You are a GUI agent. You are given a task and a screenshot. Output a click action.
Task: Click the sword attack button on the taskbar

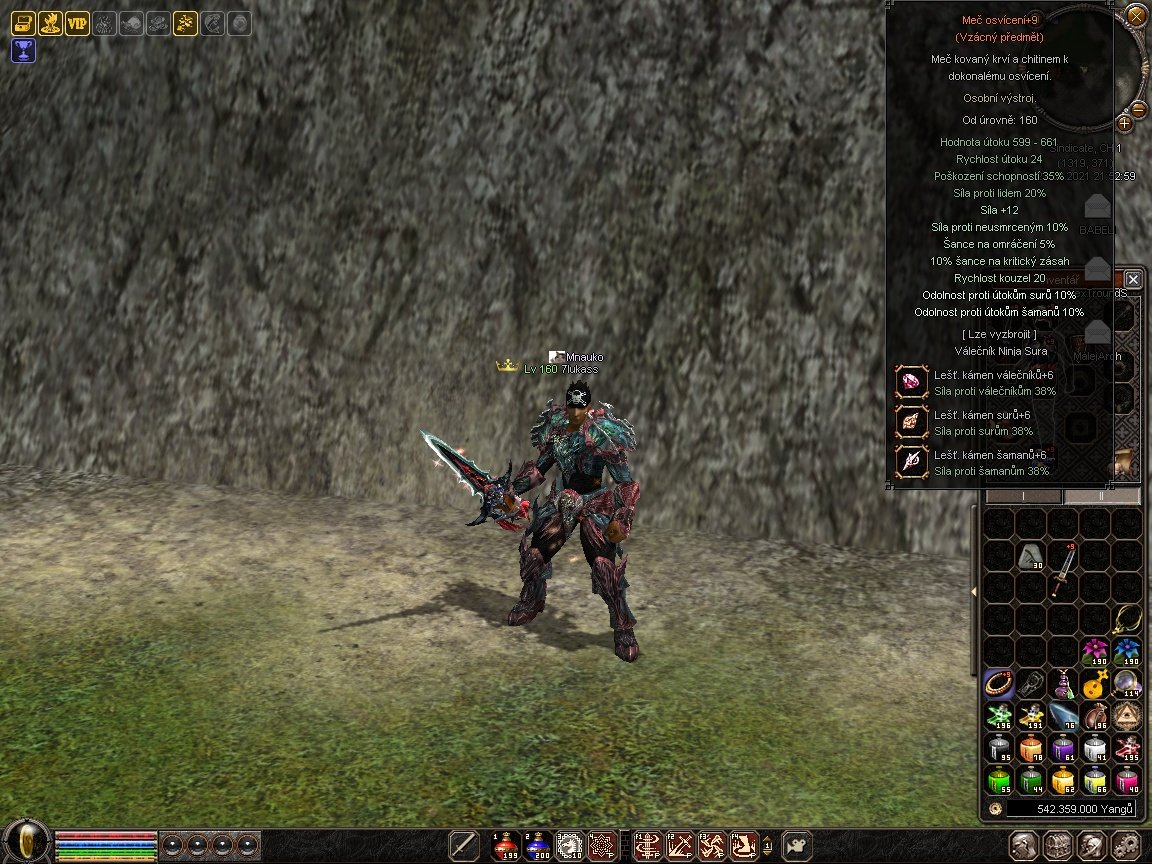(463, 845)
